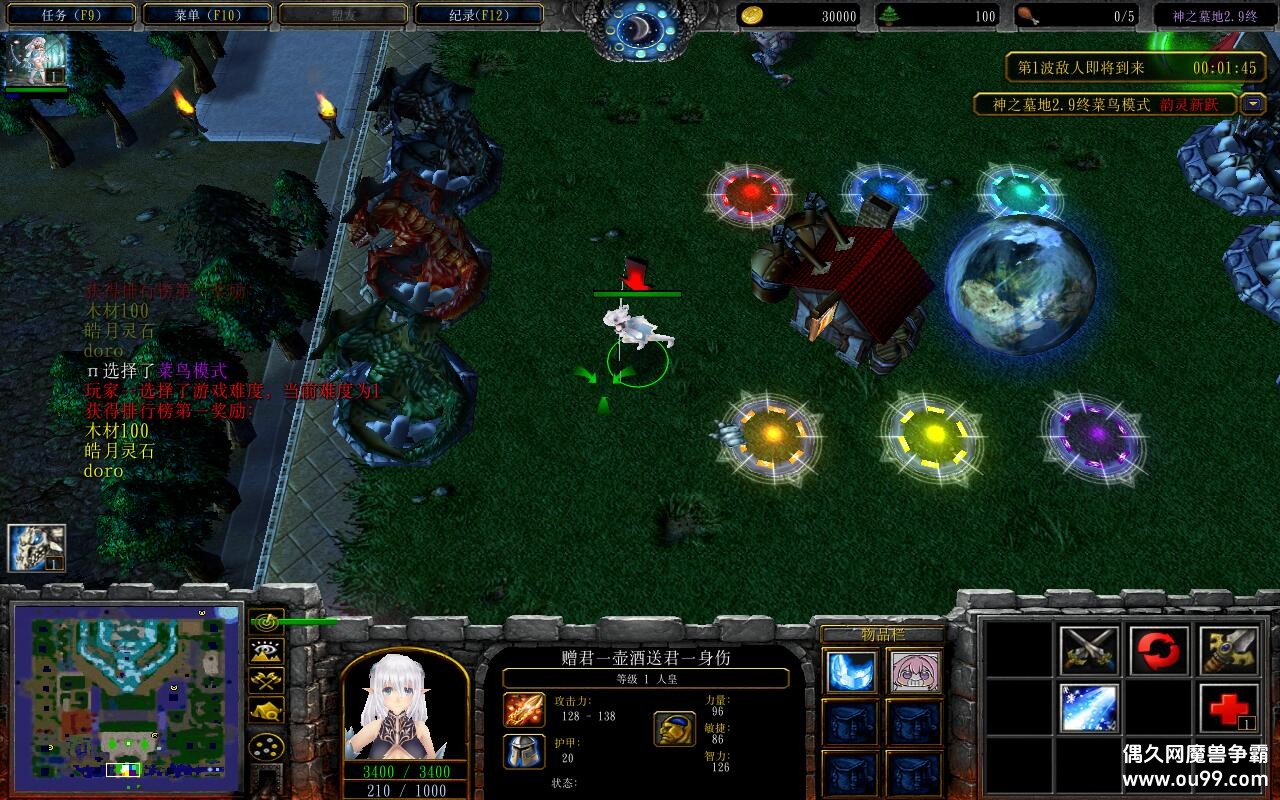
Task: Open the 菜单 (F10) game menu
Action: tap(207, 15)
